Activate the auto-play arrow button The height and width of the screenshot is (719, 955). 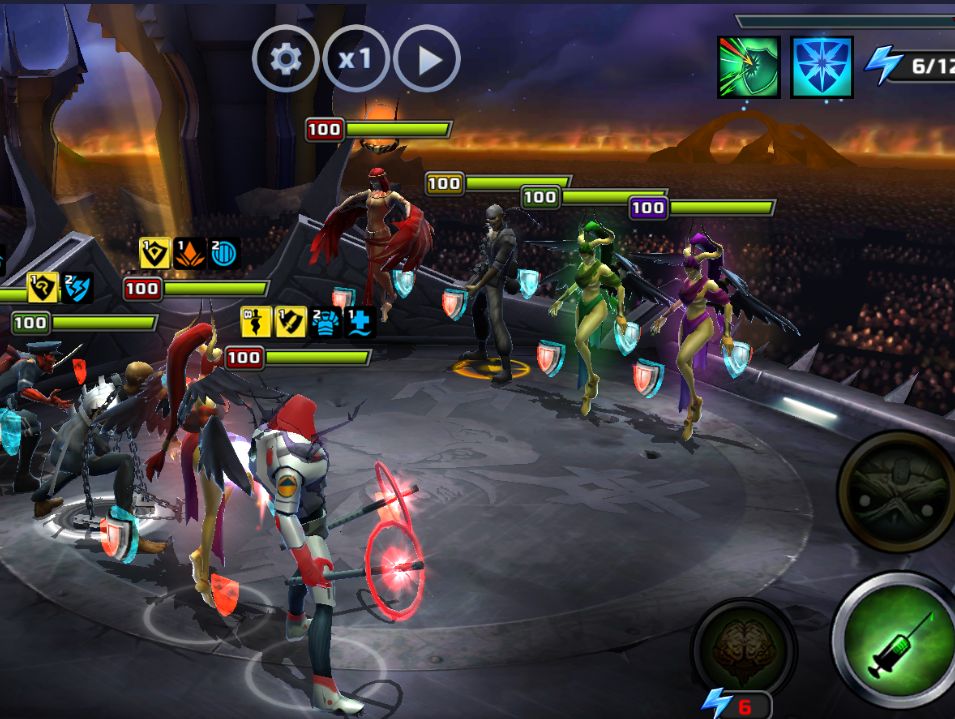click(x=427, y=59)
